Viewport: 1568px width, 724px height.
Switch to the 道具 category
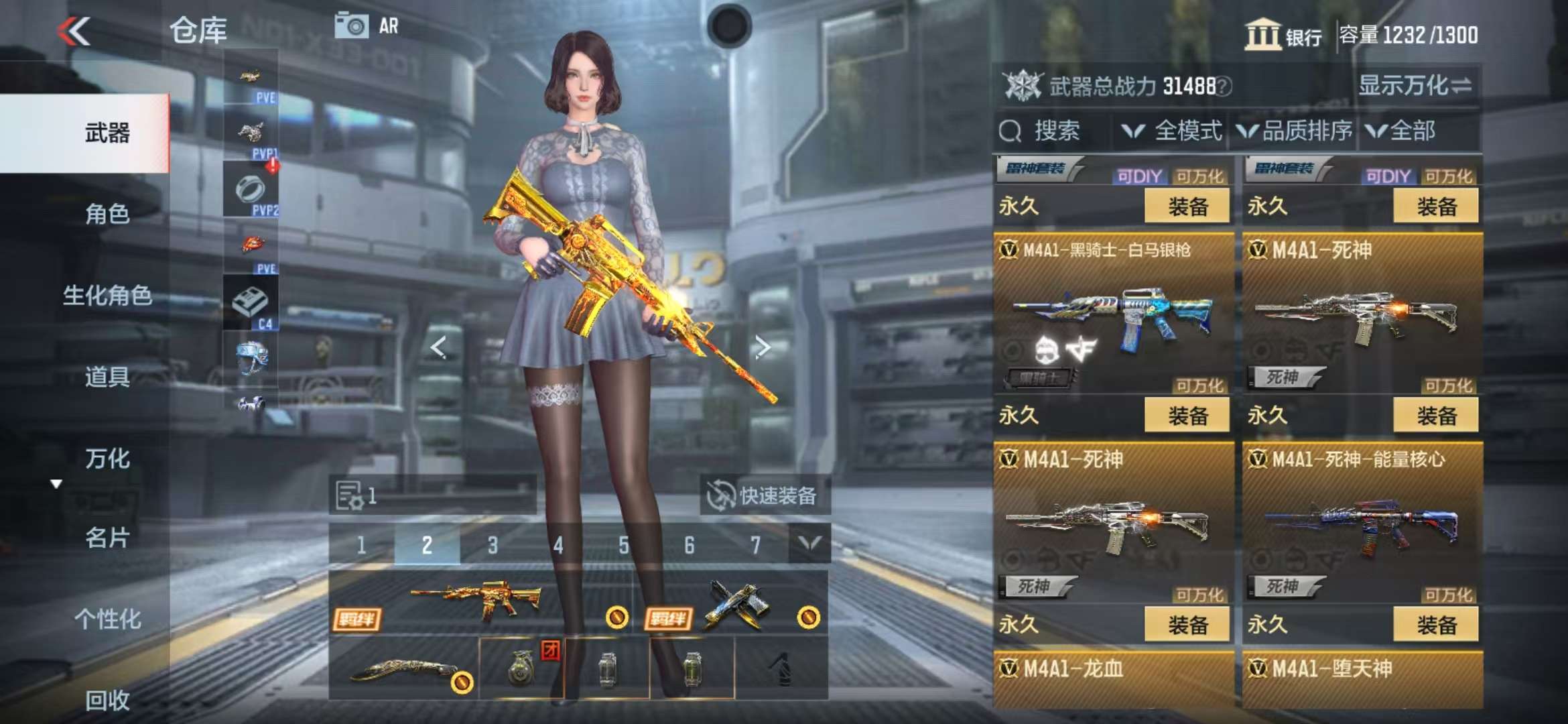click(107, 377)
